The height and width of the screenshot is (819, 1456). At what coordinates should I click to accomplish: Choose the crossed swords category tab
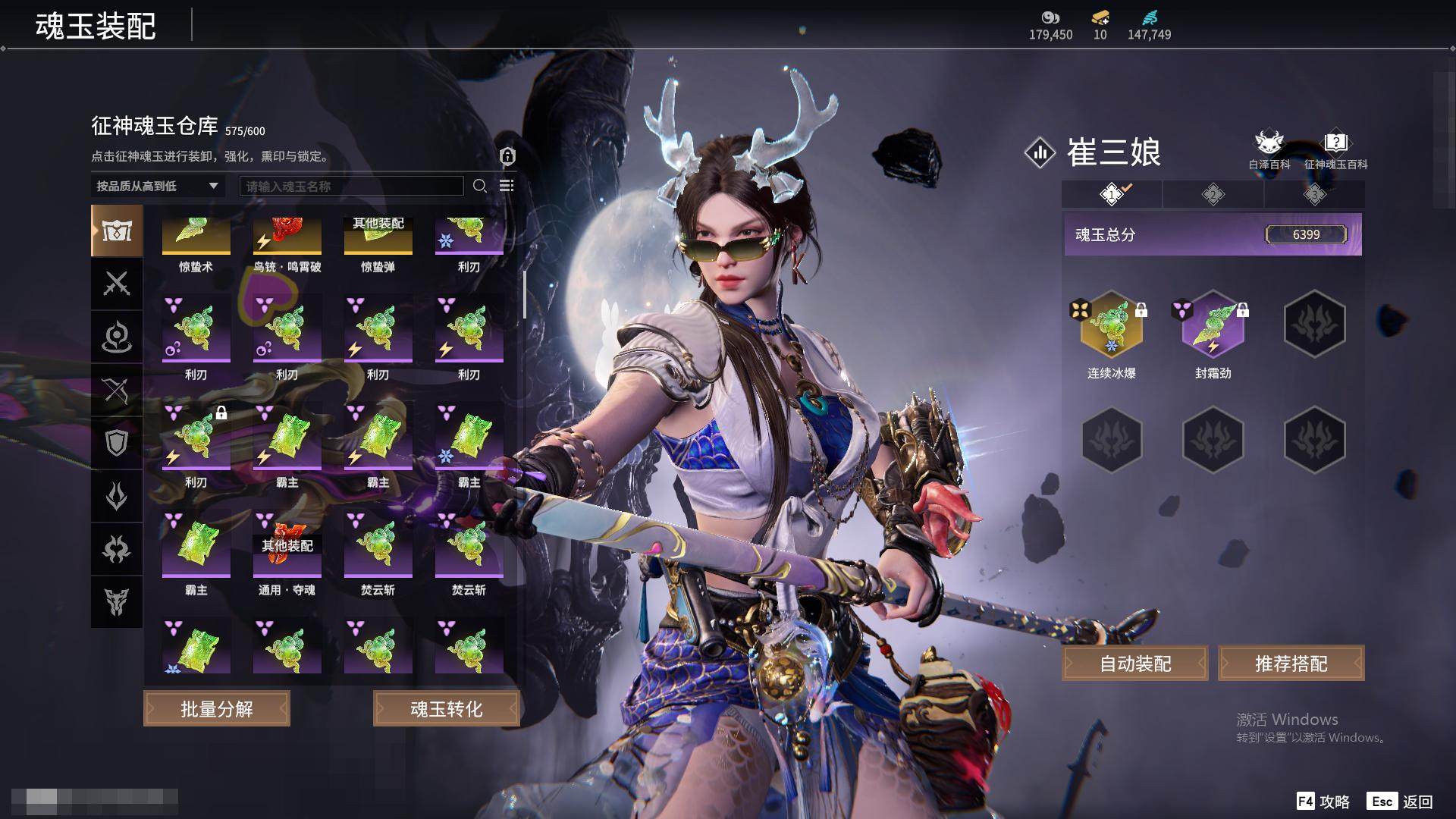tap(117, 284)
